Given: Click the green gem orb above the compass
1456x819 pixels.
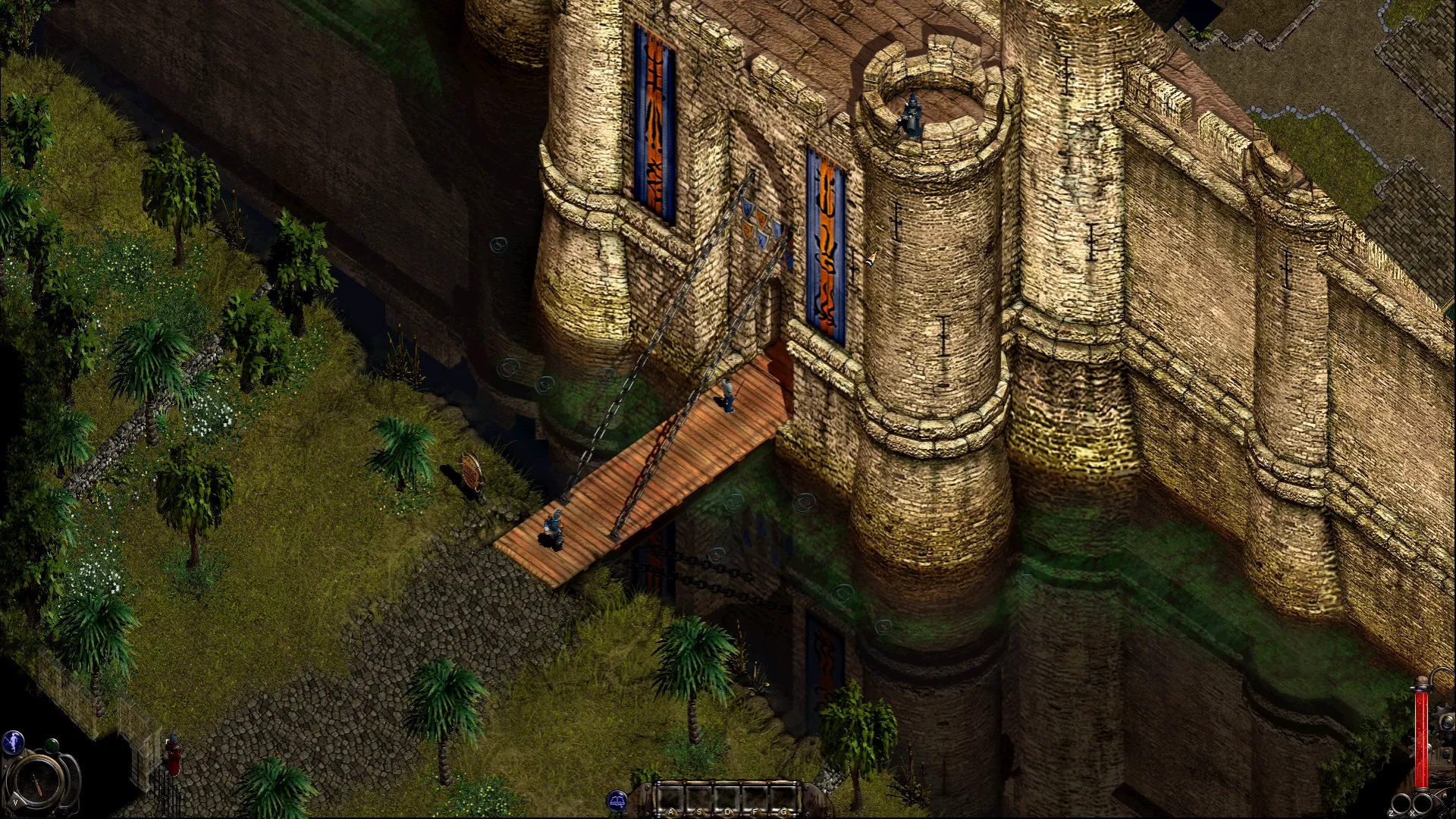Looking at the screenshot, I should tap(52, 746).
